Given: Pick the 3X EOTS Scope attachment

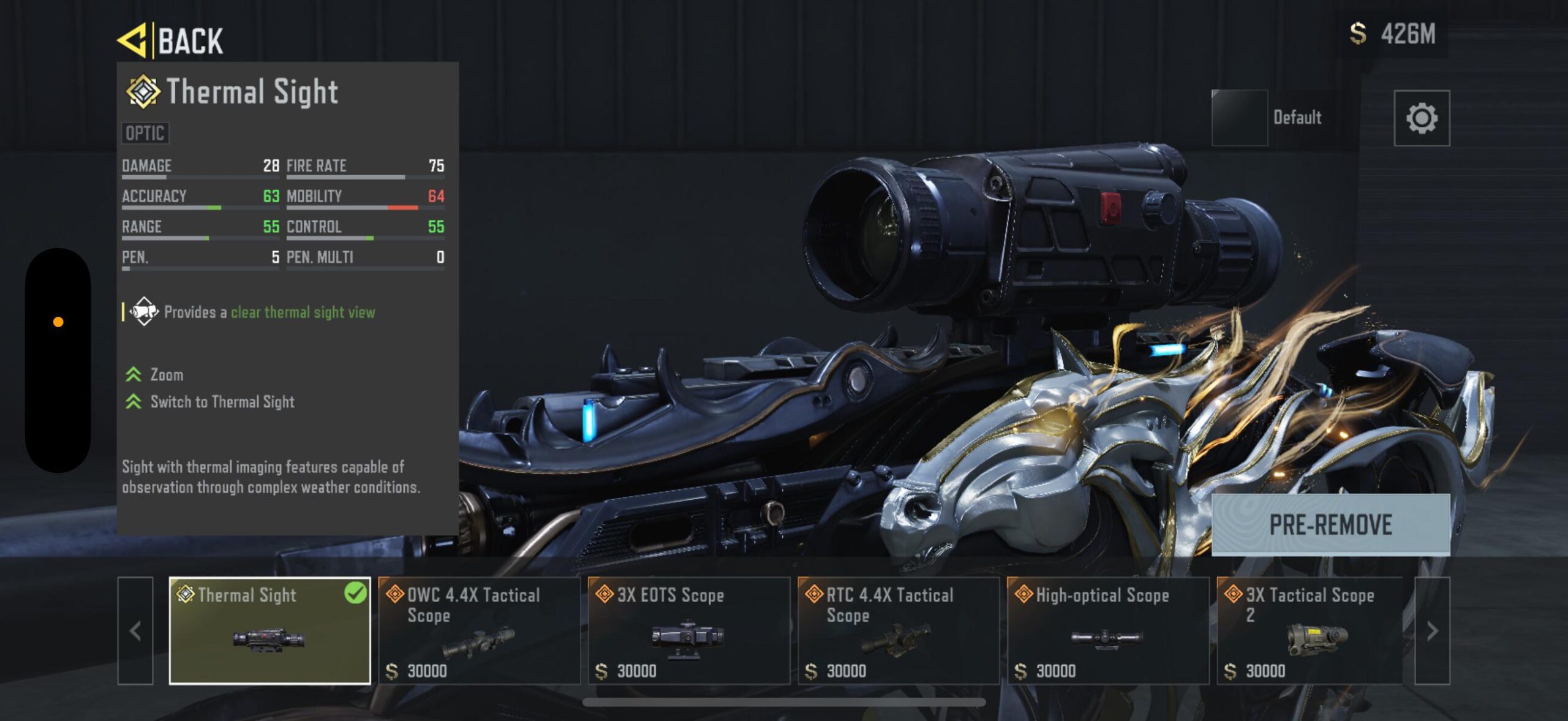Looking at the screenshot, I should pos(689,630).
